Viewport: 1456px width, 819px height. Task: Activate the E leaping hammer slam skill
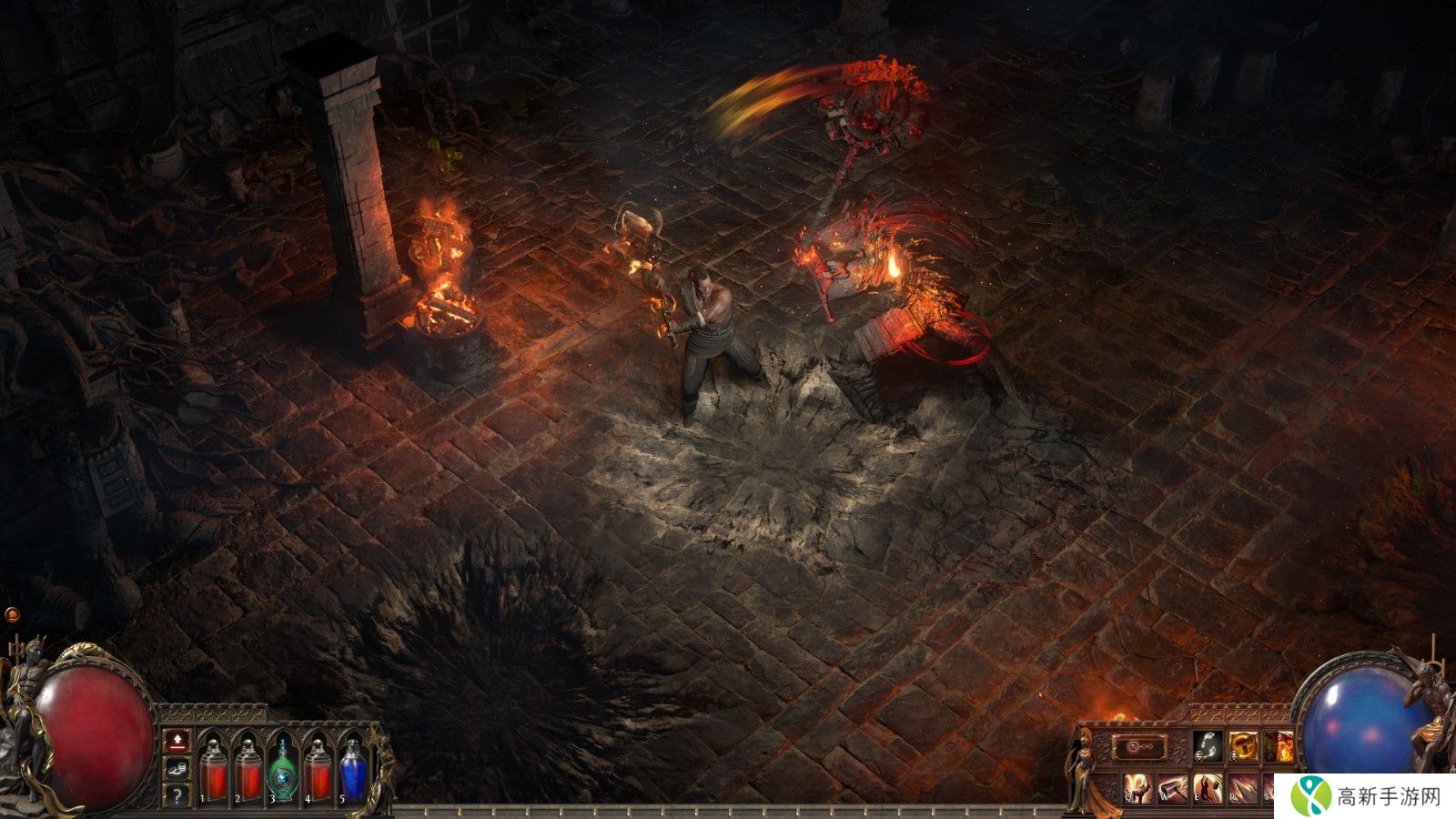(1208, 788)
